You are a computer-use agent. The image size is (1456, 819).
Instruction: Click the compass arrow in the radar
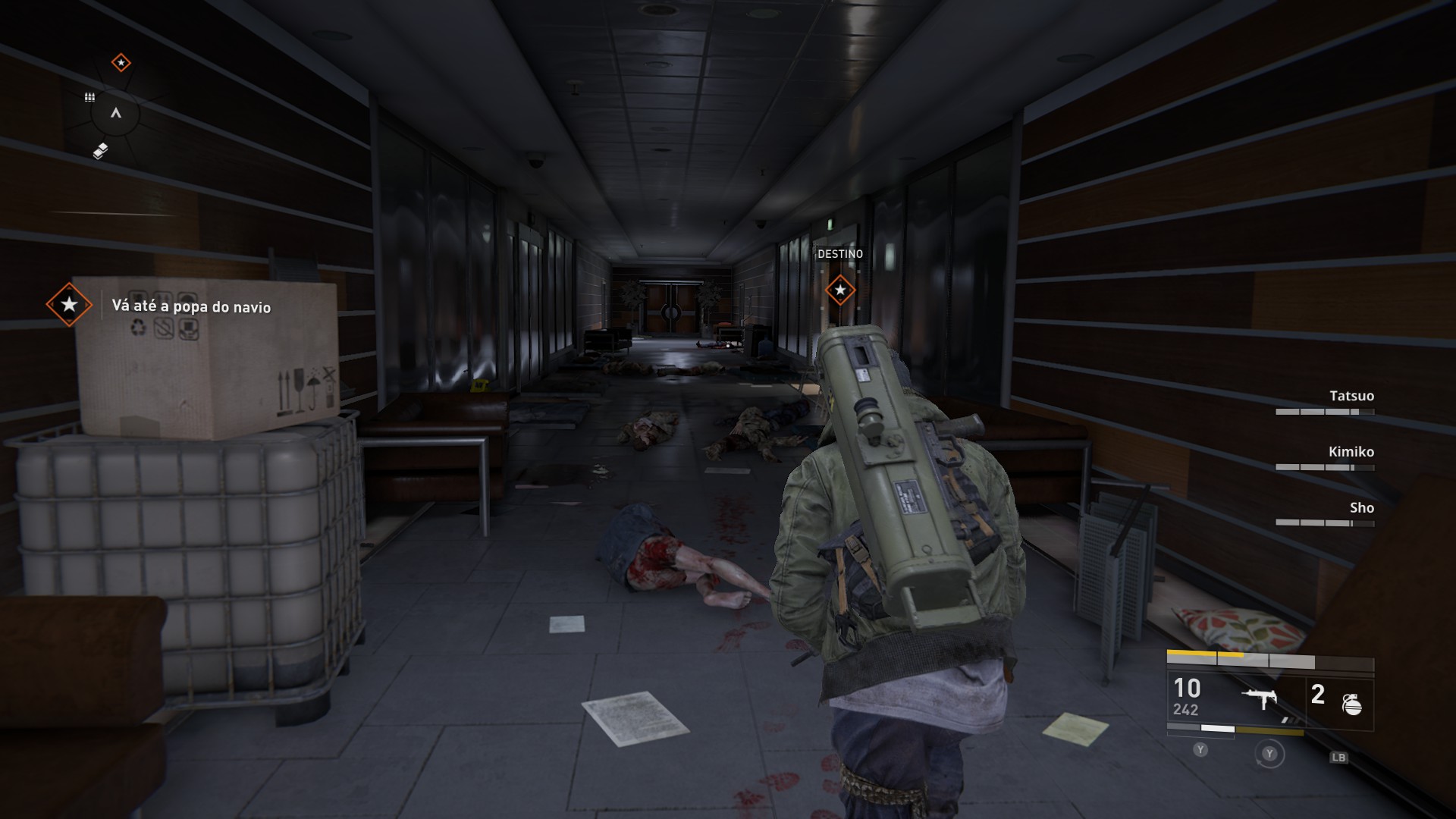coord(116,113)
